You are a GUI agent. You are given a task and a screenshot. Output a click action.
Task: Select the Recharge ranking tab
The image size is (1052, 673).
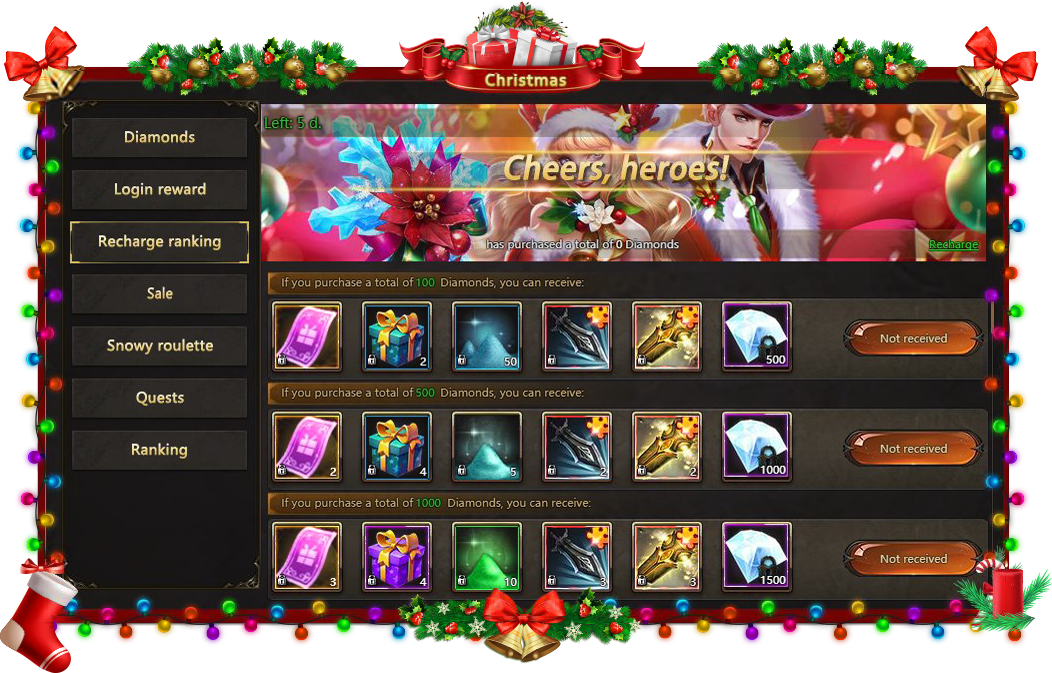point(159,241)
